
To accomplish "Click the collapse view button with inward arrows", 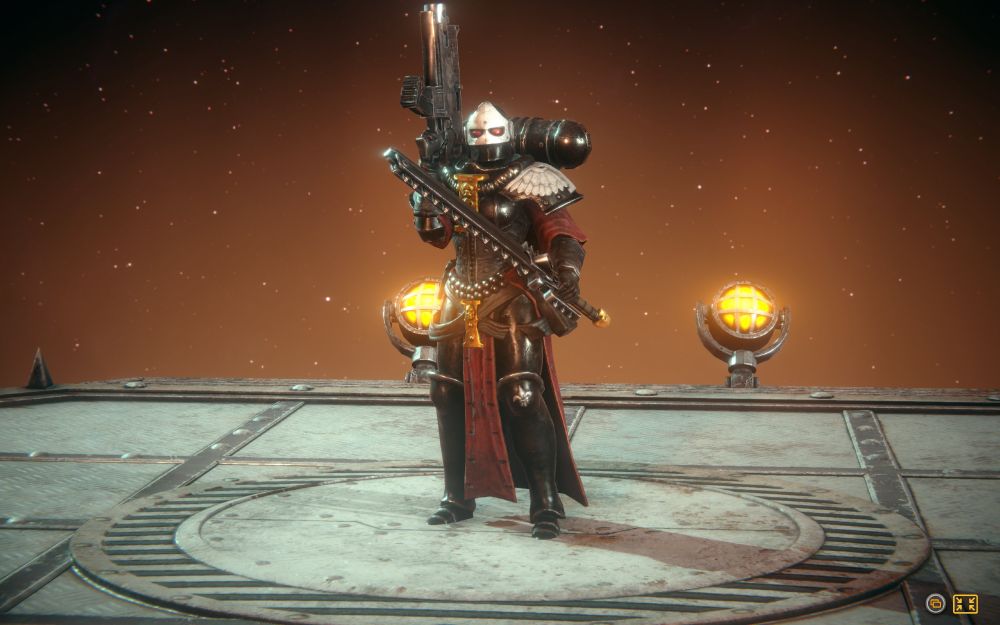I will [965, 603].
